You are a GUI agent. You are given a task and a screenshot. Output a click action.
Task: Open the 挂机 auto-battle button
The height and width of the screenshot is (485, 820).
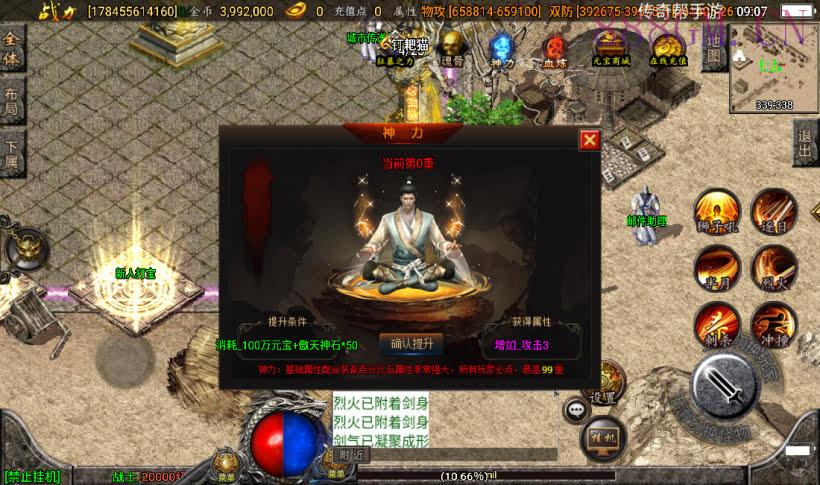click(x=603, y=435)
